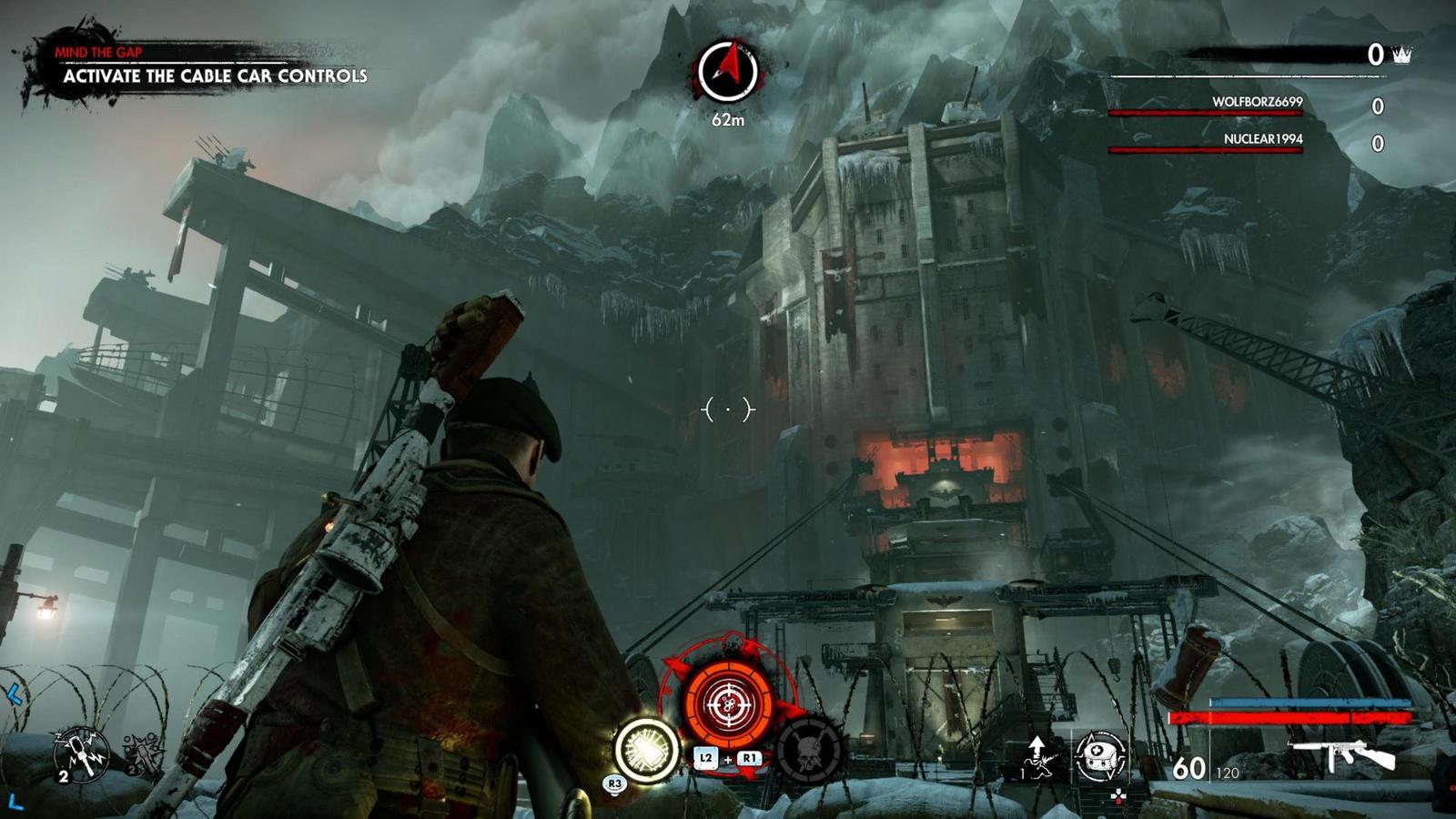1456x819 pixels.
Task: Select player WOLFBORZ6699 in the scoreboard
Action: pos(1257,102)
